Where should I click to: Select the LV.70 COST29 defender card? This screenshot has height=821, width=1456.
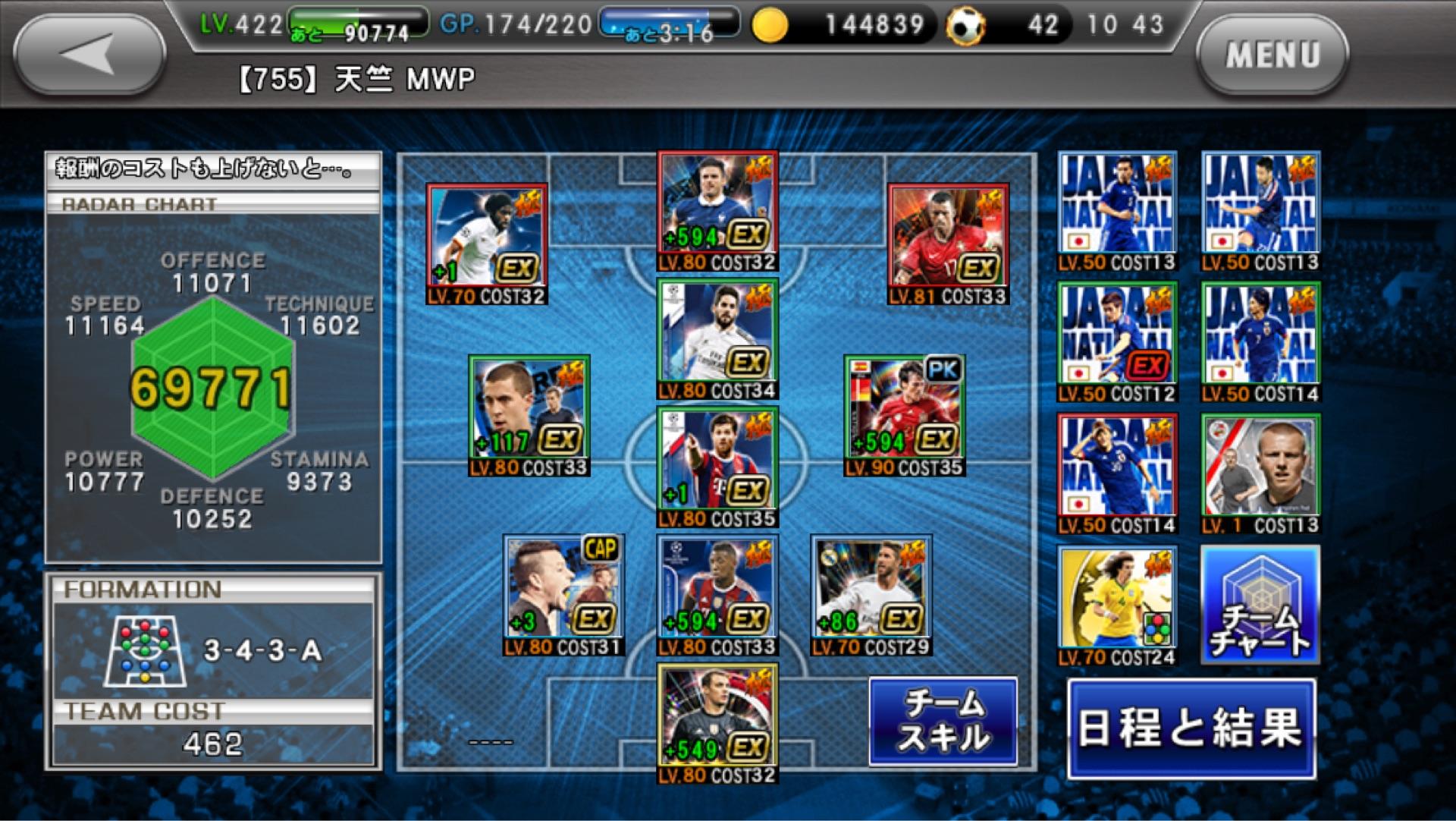click(x=871, y=594)
